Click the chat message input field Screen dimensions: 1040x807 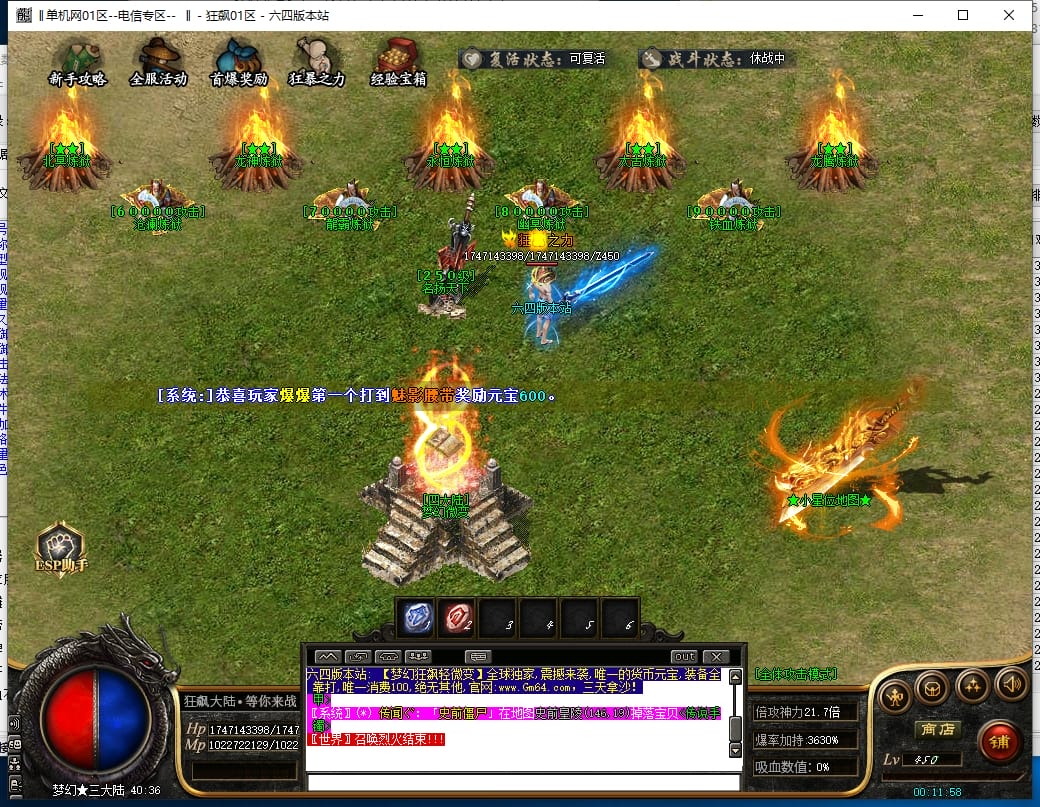pos(520,782)
